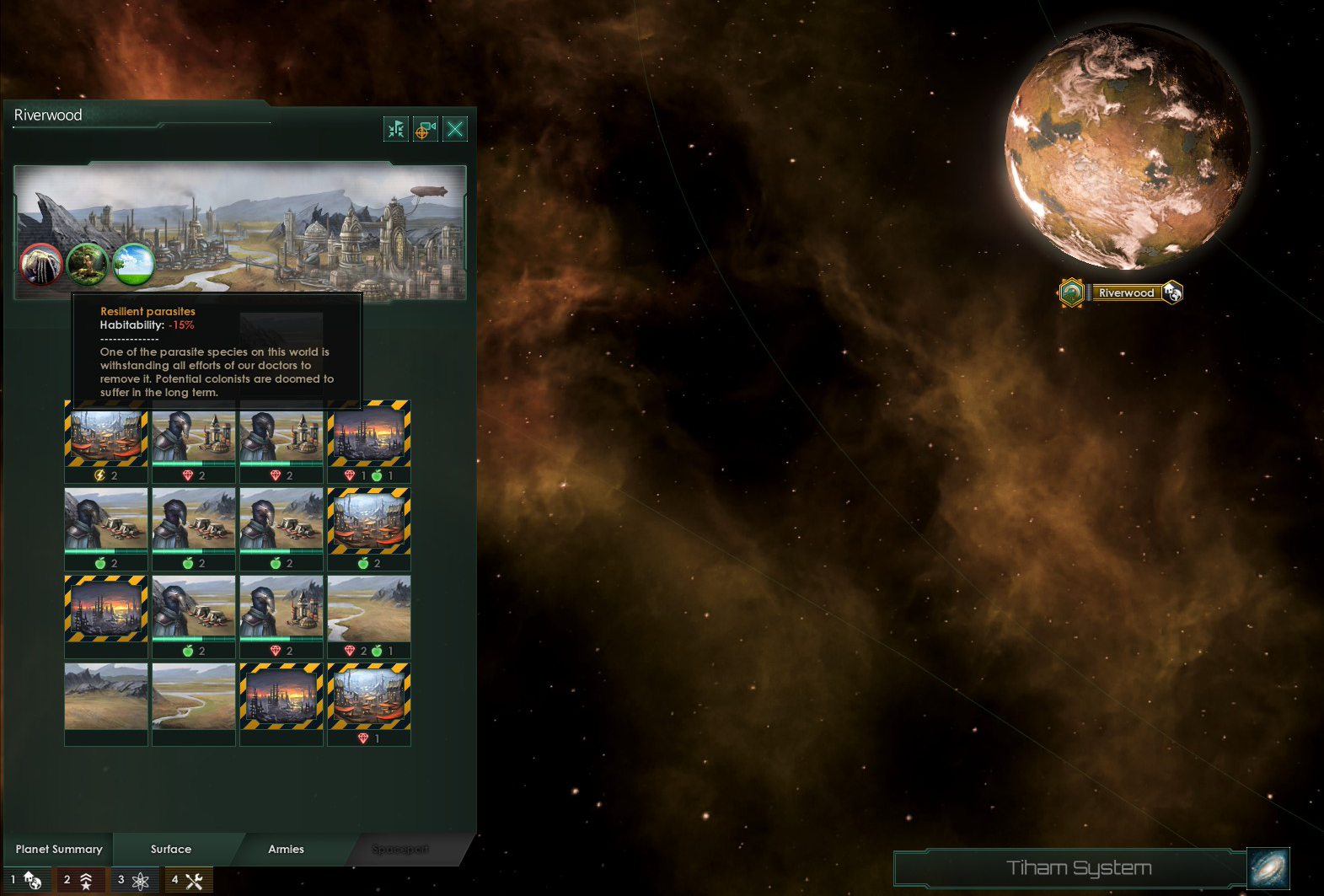Open galaxy map via spiral galaxy icon
The image size is (1324, 896).
coord(1268,869)
